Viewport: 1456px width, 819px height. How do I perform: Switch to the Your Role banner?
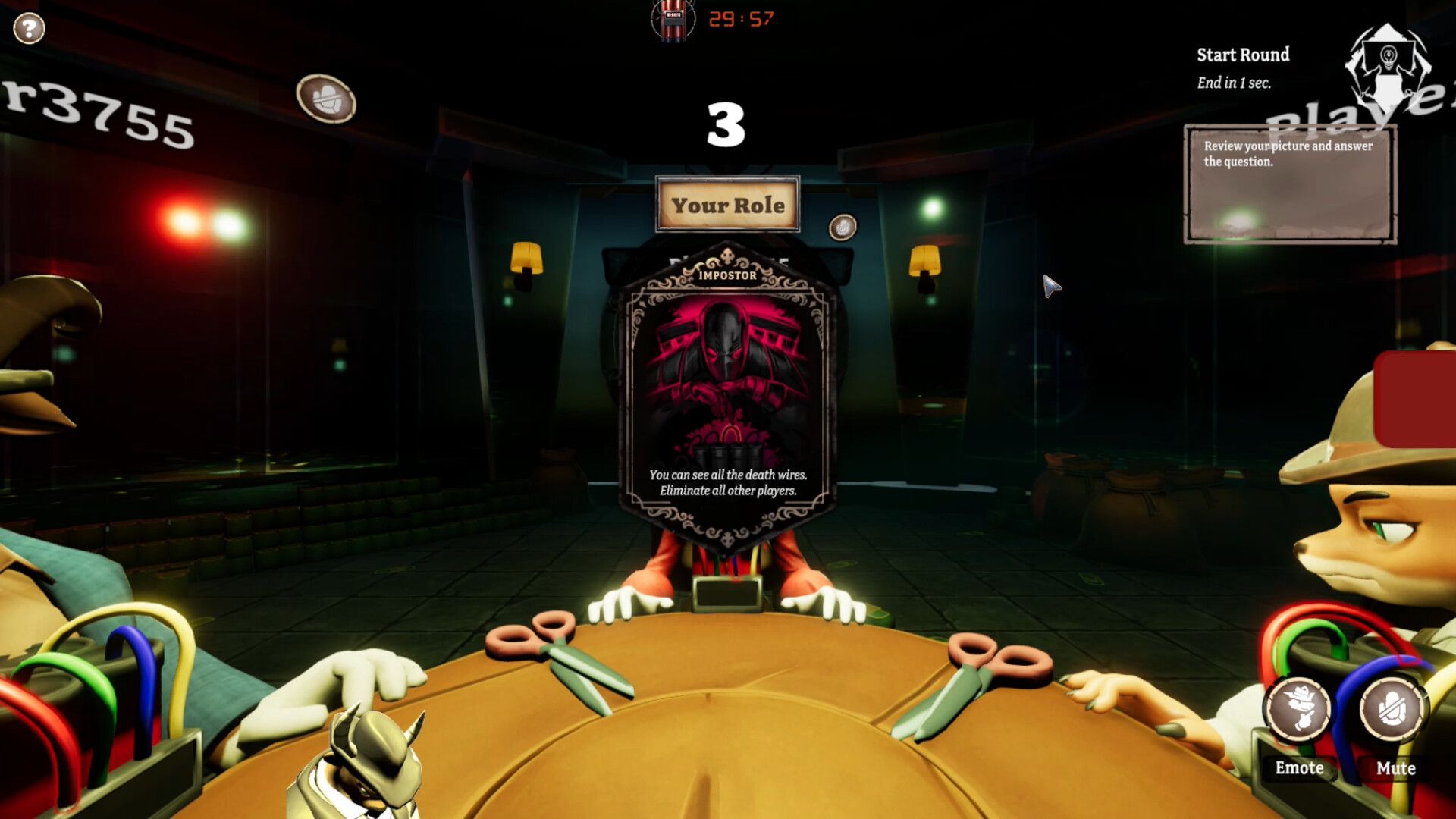726,203
